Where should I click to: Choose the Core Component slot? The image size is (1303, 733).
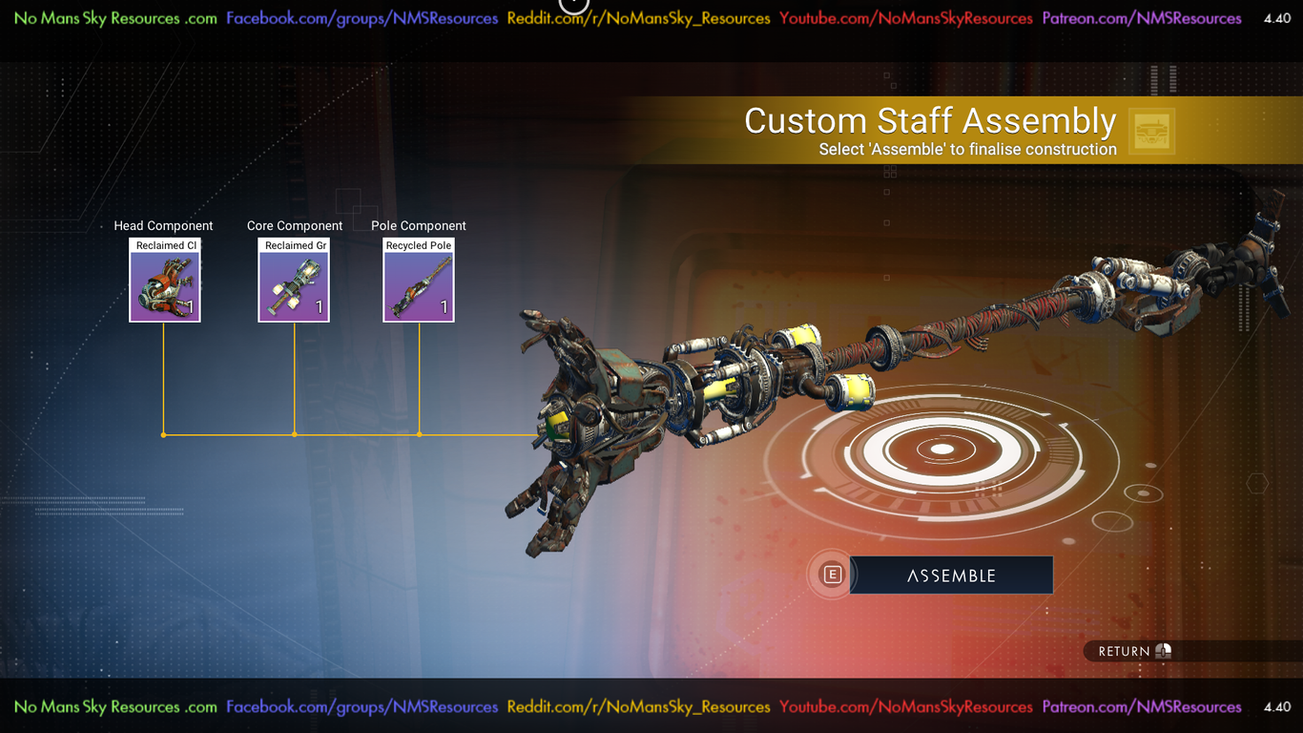pos(294,281)
